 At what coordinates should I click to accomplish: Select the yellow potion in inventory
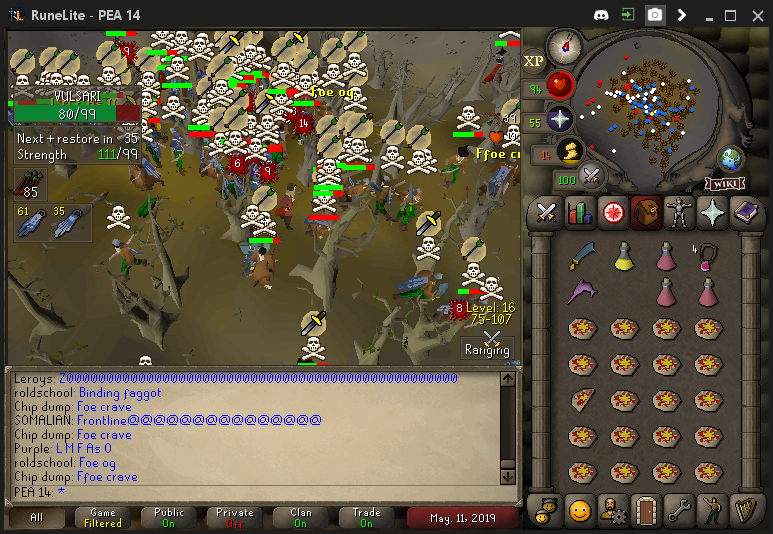click(x=625, y=258)
